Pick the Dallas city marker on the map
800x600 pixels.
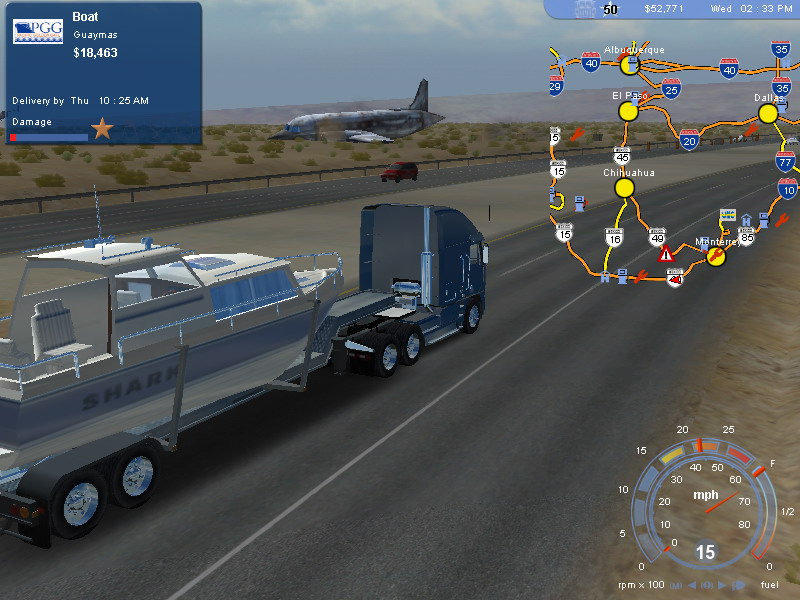pos(768,114)
